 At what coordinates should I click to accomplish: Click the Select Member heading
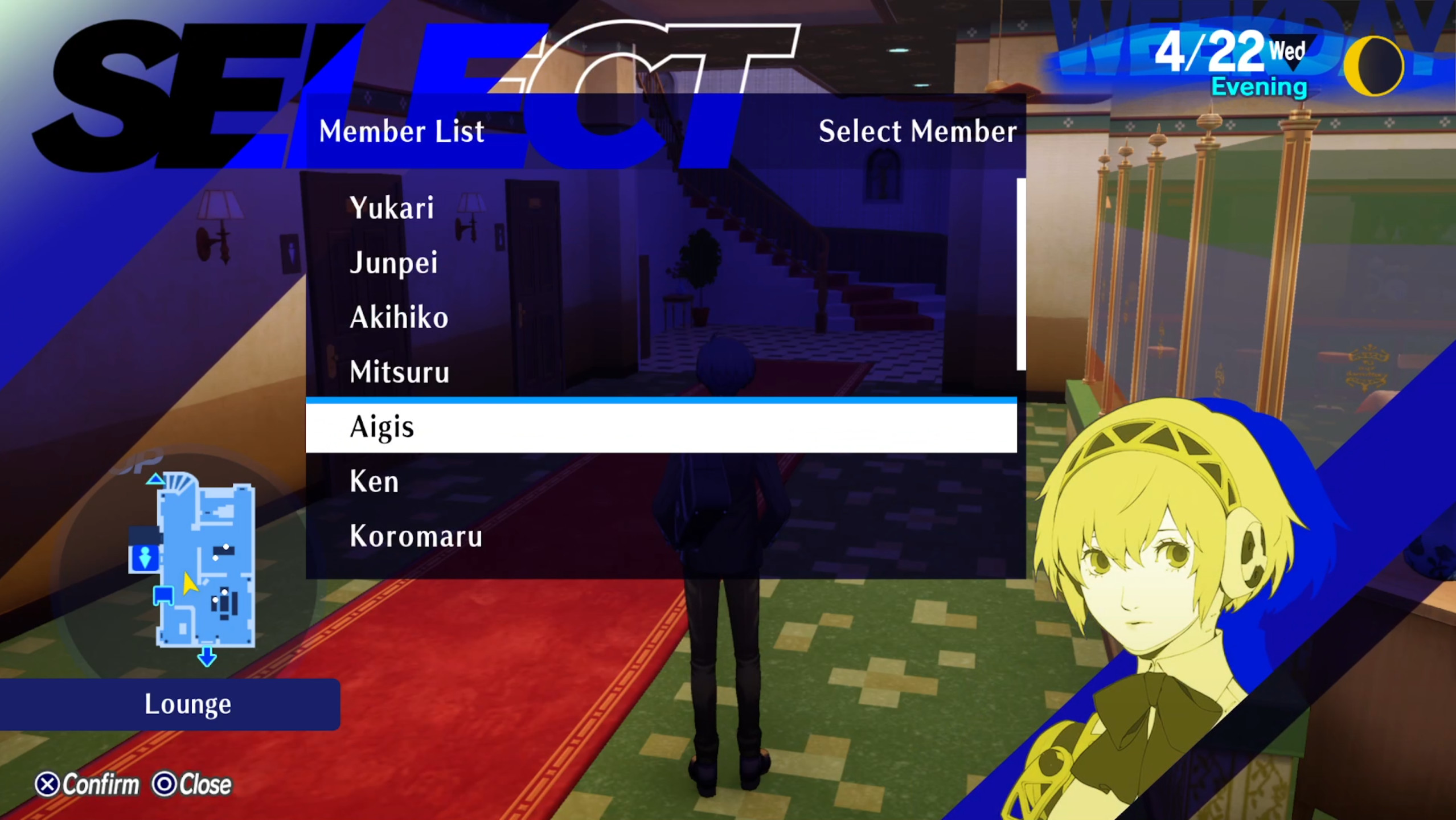click(x=917, y=131)
